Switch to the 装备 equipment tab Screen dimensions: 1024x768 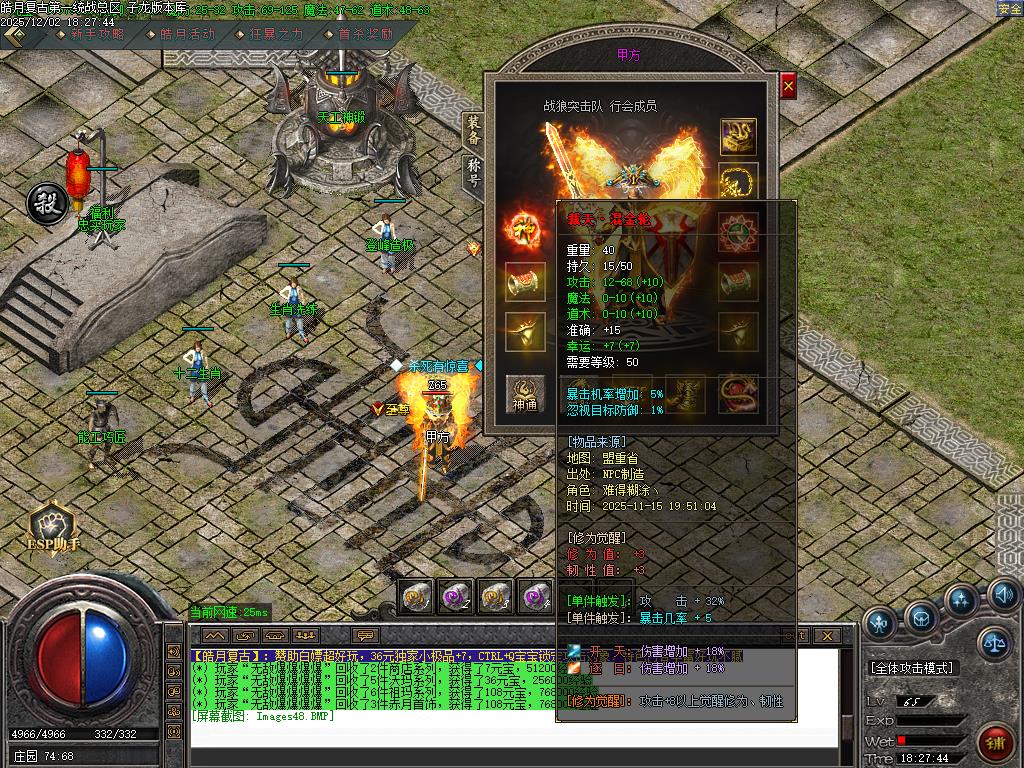tap(473, 131)
